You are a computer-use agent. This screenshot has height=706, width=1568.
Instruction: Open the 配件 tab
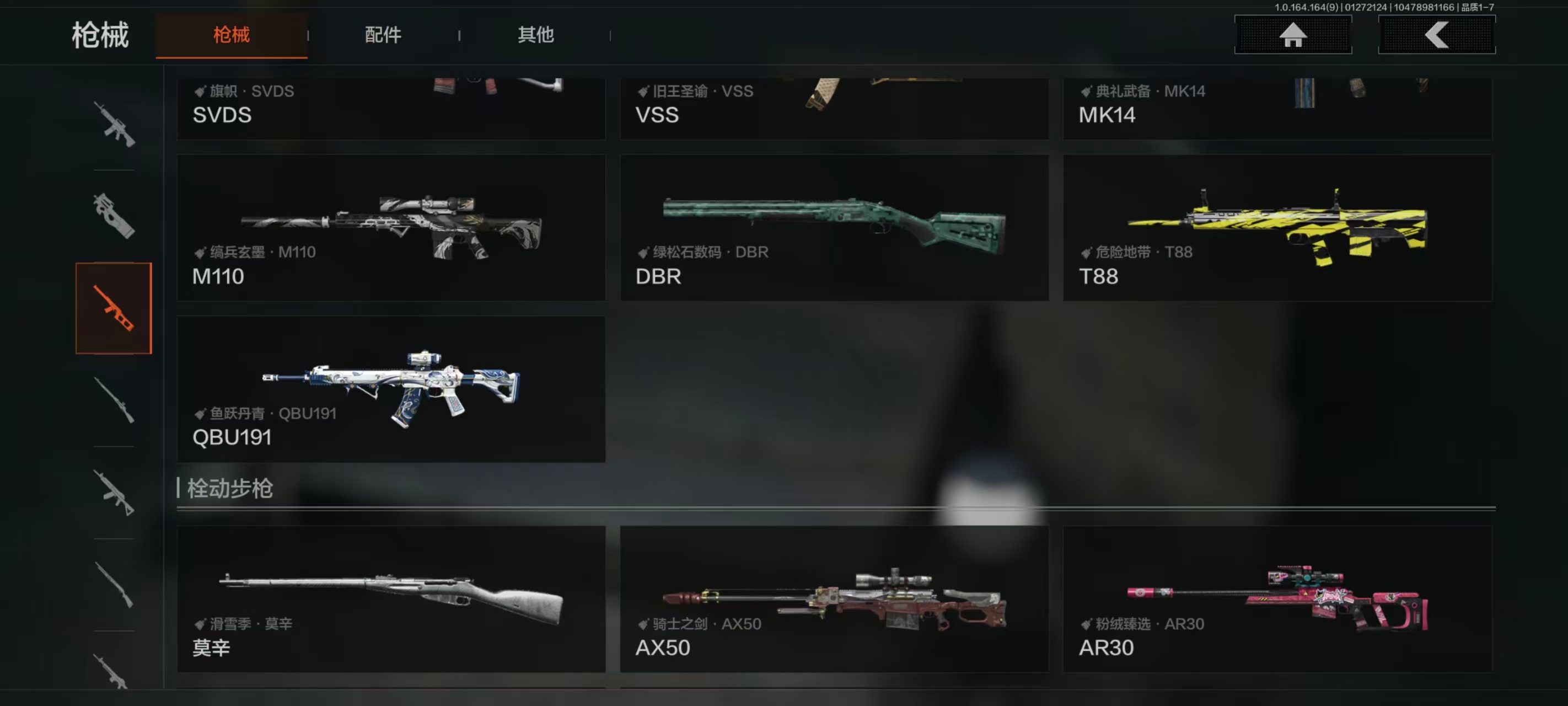click(x=383, y=35)
